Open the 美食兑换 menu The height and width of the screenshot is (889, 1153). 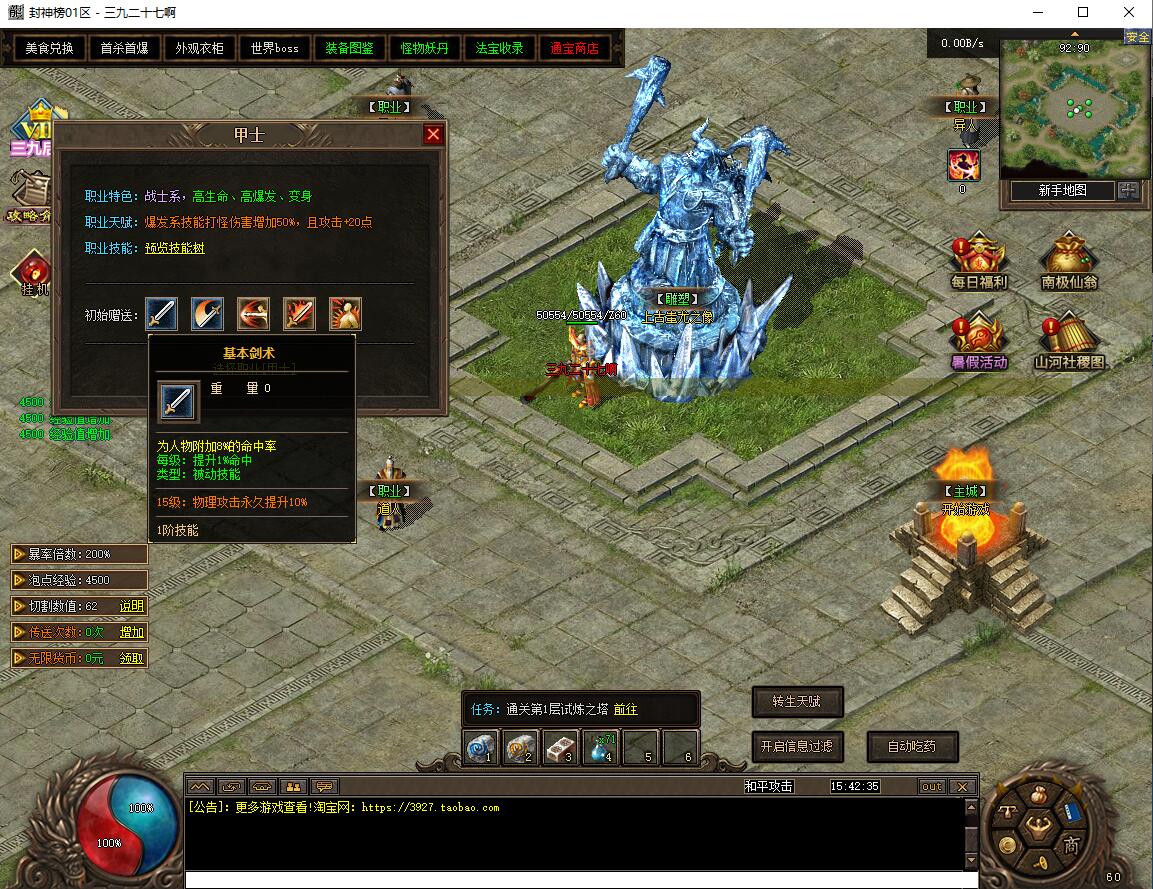(49, 48)
